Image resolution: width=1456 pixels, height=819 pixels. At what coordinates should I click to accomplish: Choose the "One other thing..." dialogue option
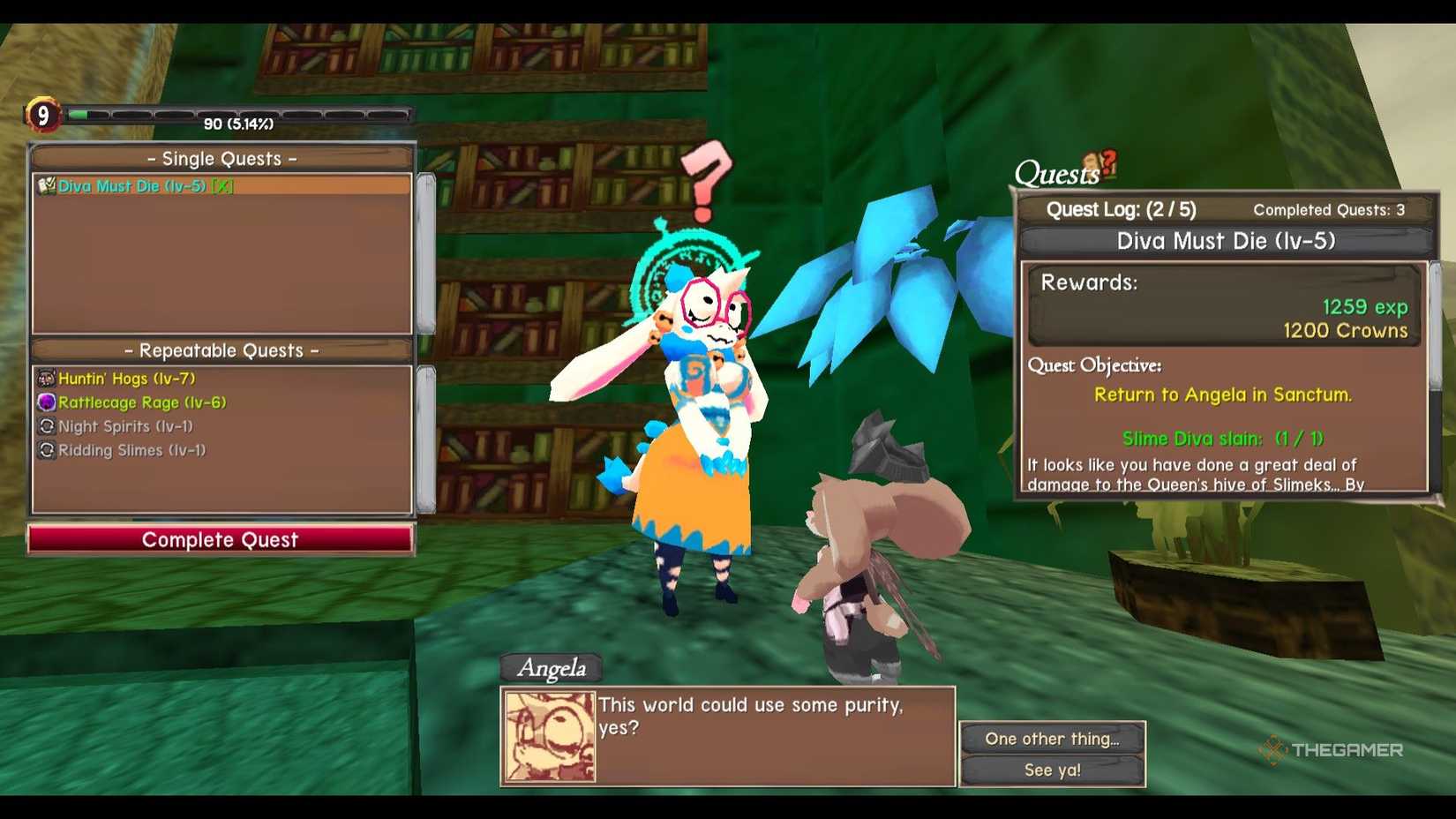(1053, 739)
